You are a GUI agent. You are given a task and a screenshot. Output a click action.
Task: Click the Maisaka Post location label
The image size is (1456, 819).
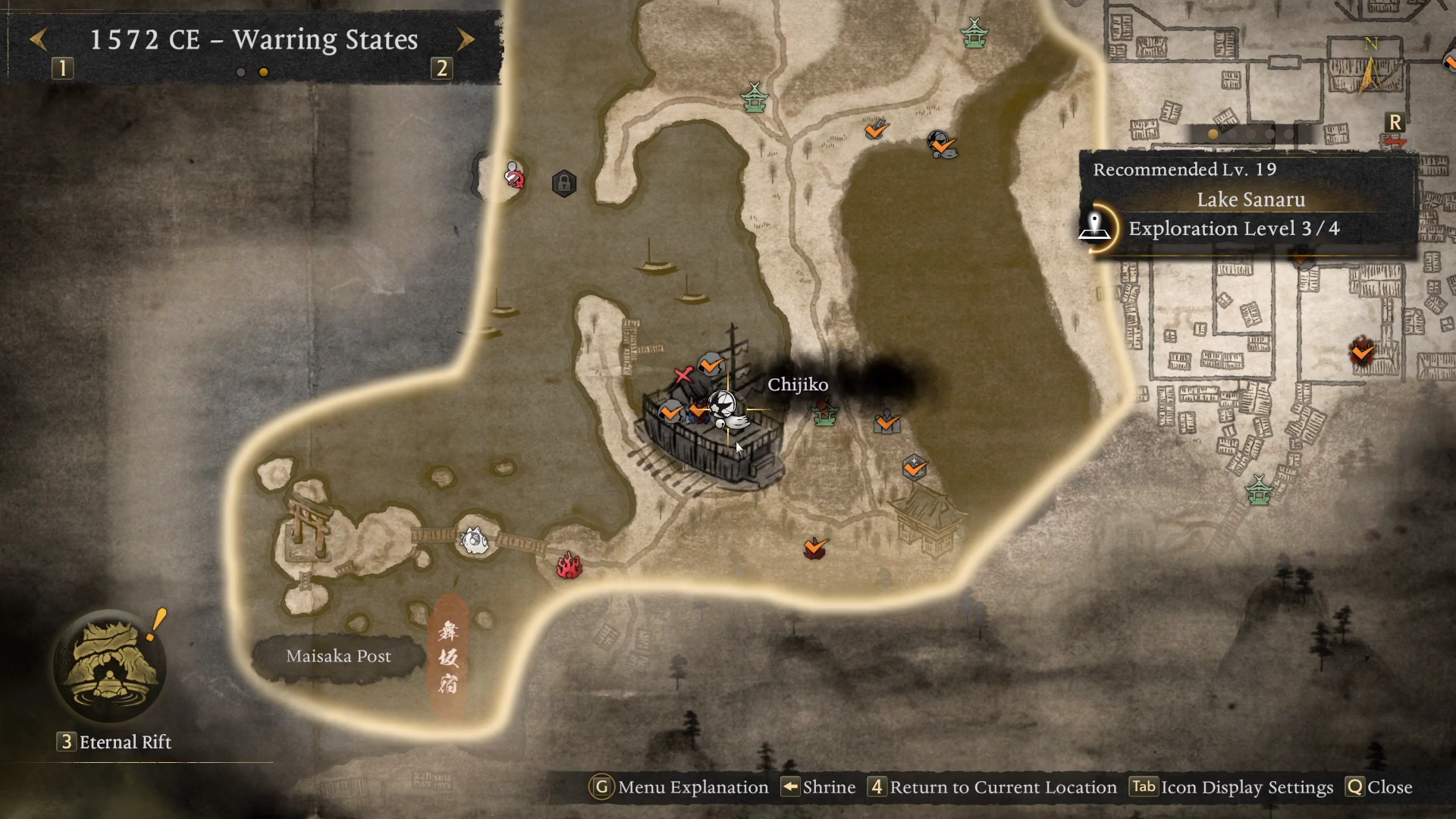(x=338, y=657)
